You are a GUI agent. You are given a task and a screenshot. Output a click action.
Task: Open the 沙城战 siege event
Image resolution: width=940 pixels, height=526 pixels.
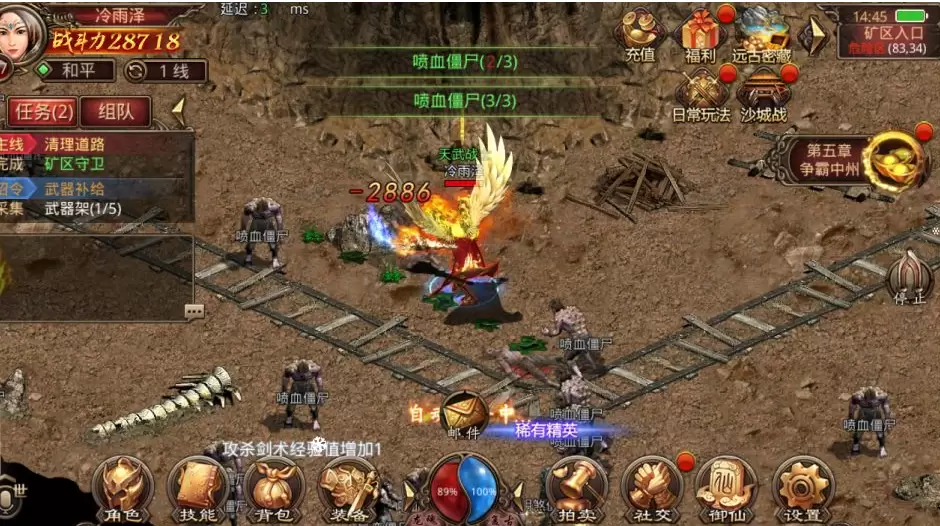[764, 93]
